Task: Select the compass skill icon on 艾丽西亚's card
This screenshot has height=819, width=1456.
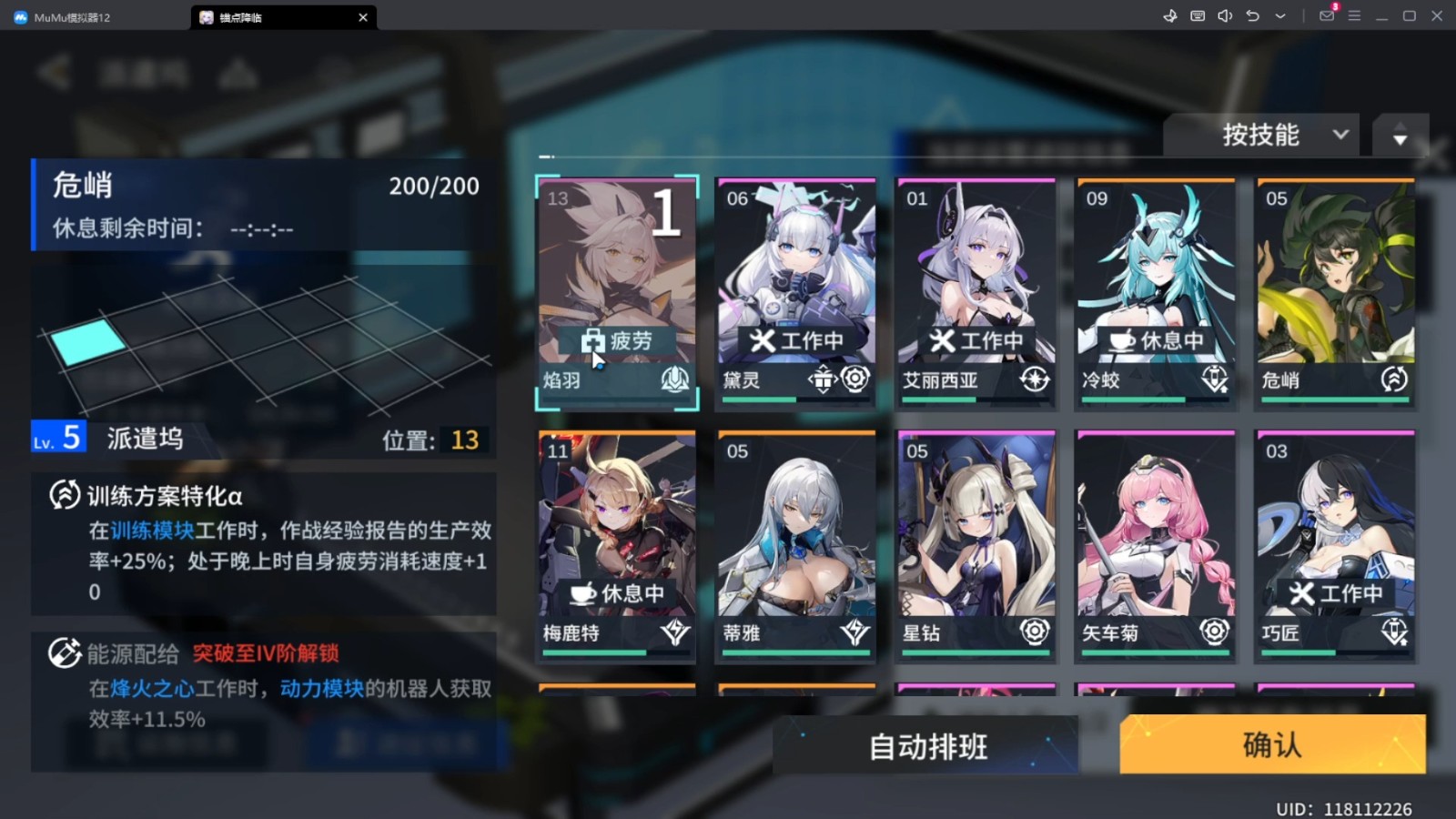Action: [1035, 380]
